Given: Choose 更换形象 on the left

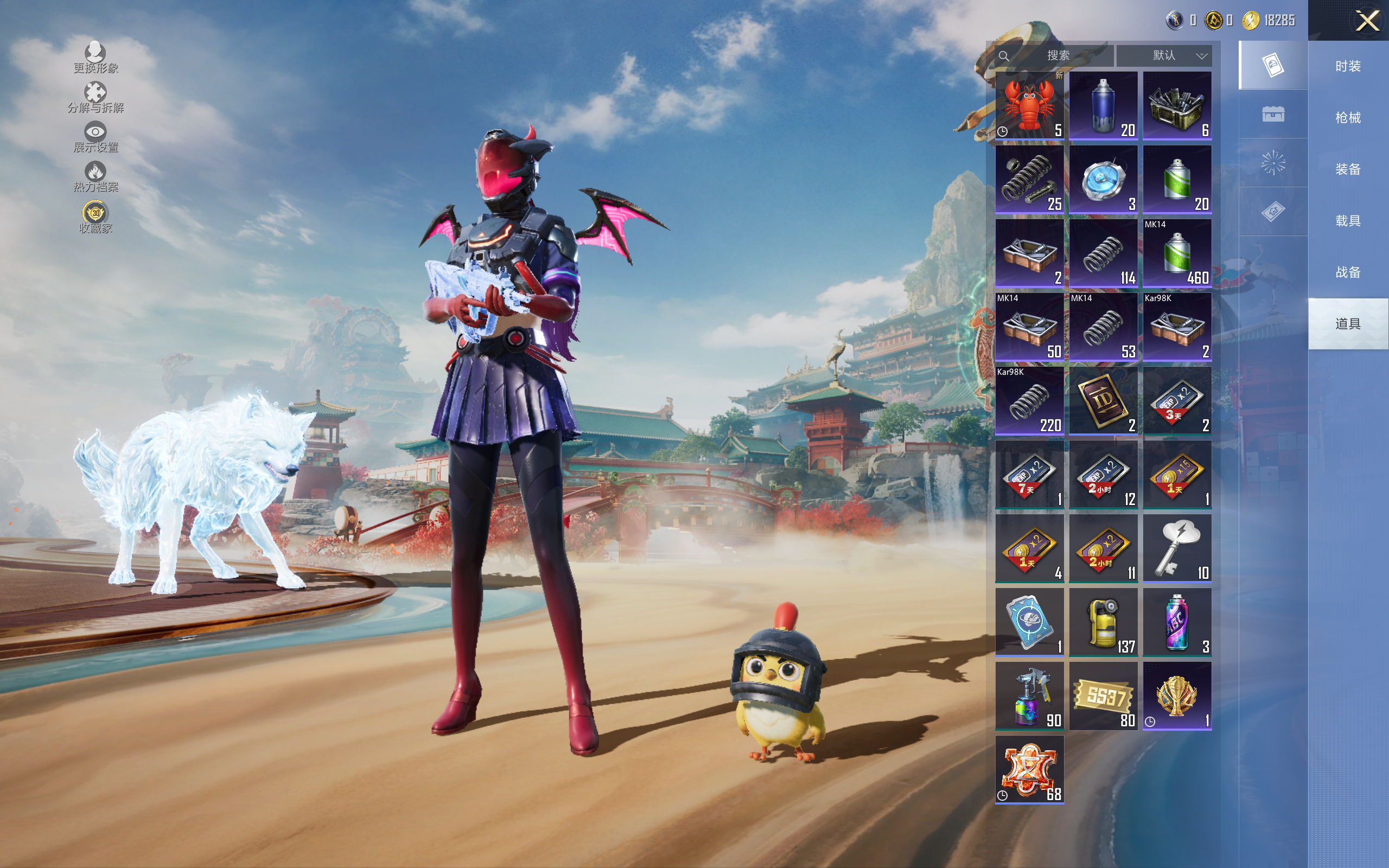Looking at the screenshot, I should click(95, 58).
